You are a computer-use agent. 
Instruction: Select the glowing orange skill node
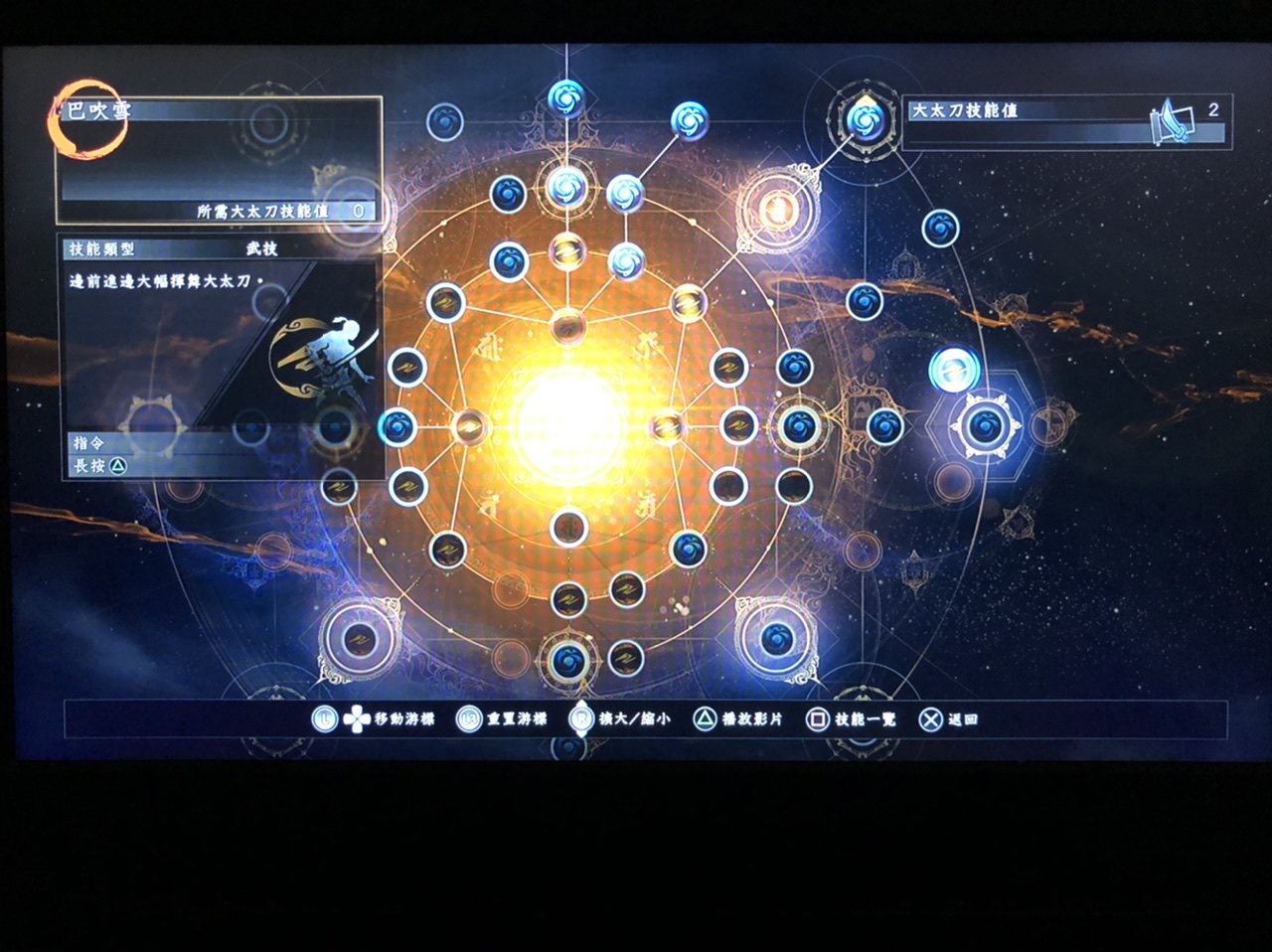point(778,209)
